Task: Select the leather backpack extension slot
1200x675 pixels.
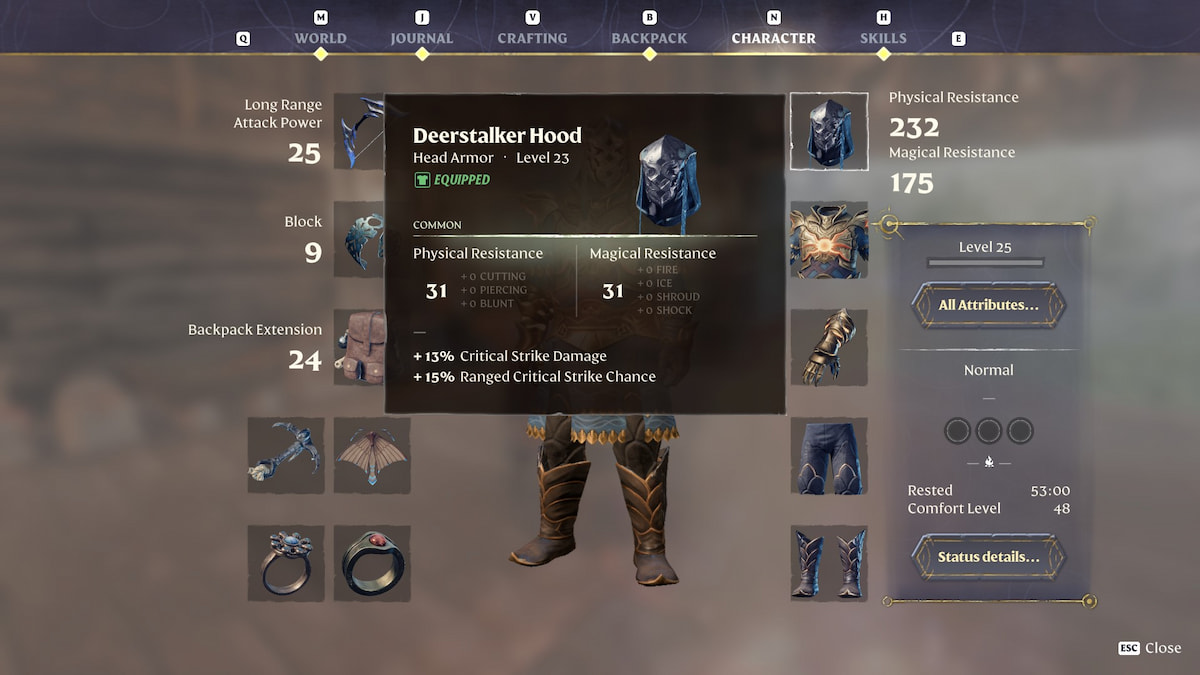Action: (358, 347)
